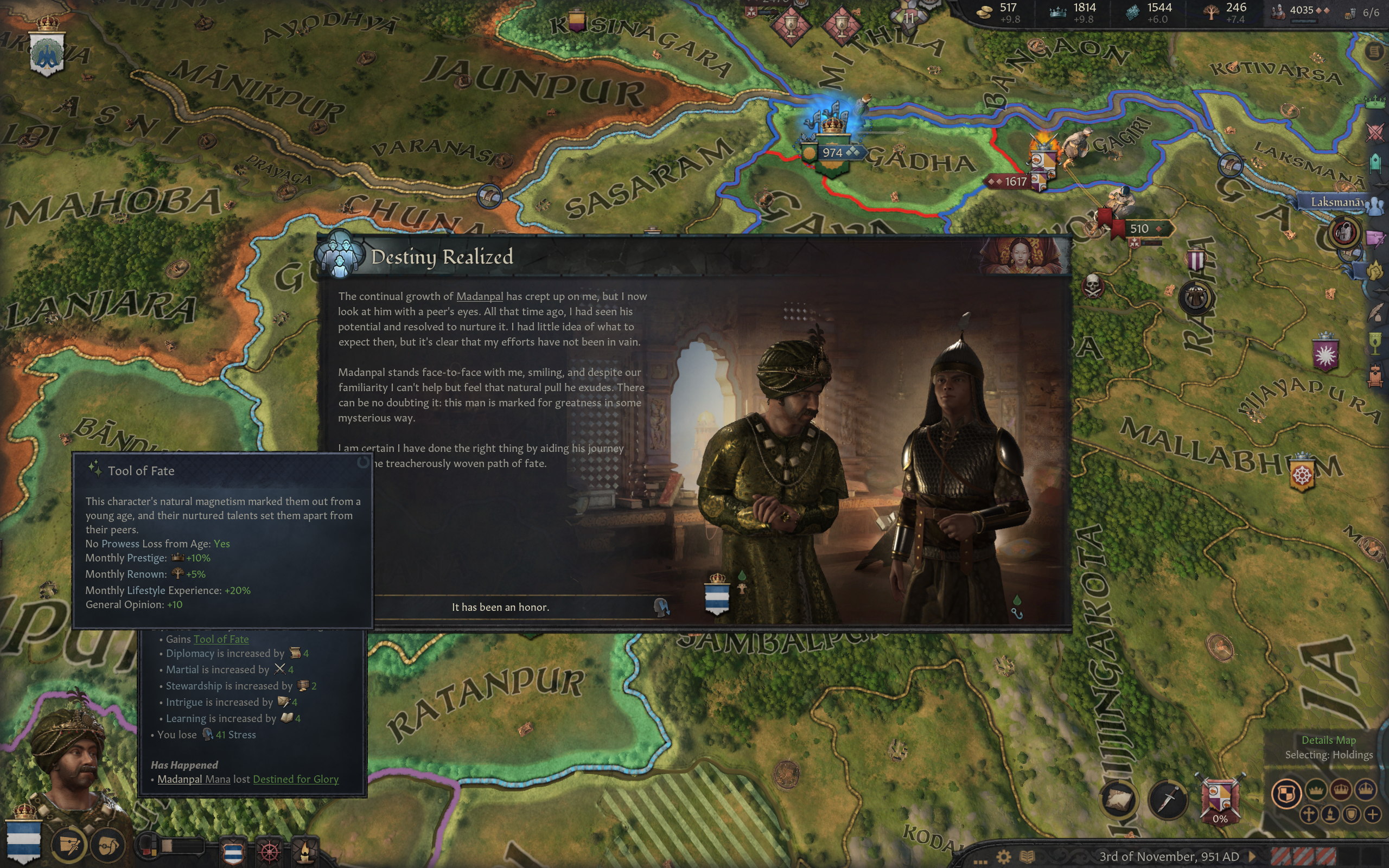
Task: Open the Madanpal link in the event text
Action: tap(479, 296)
